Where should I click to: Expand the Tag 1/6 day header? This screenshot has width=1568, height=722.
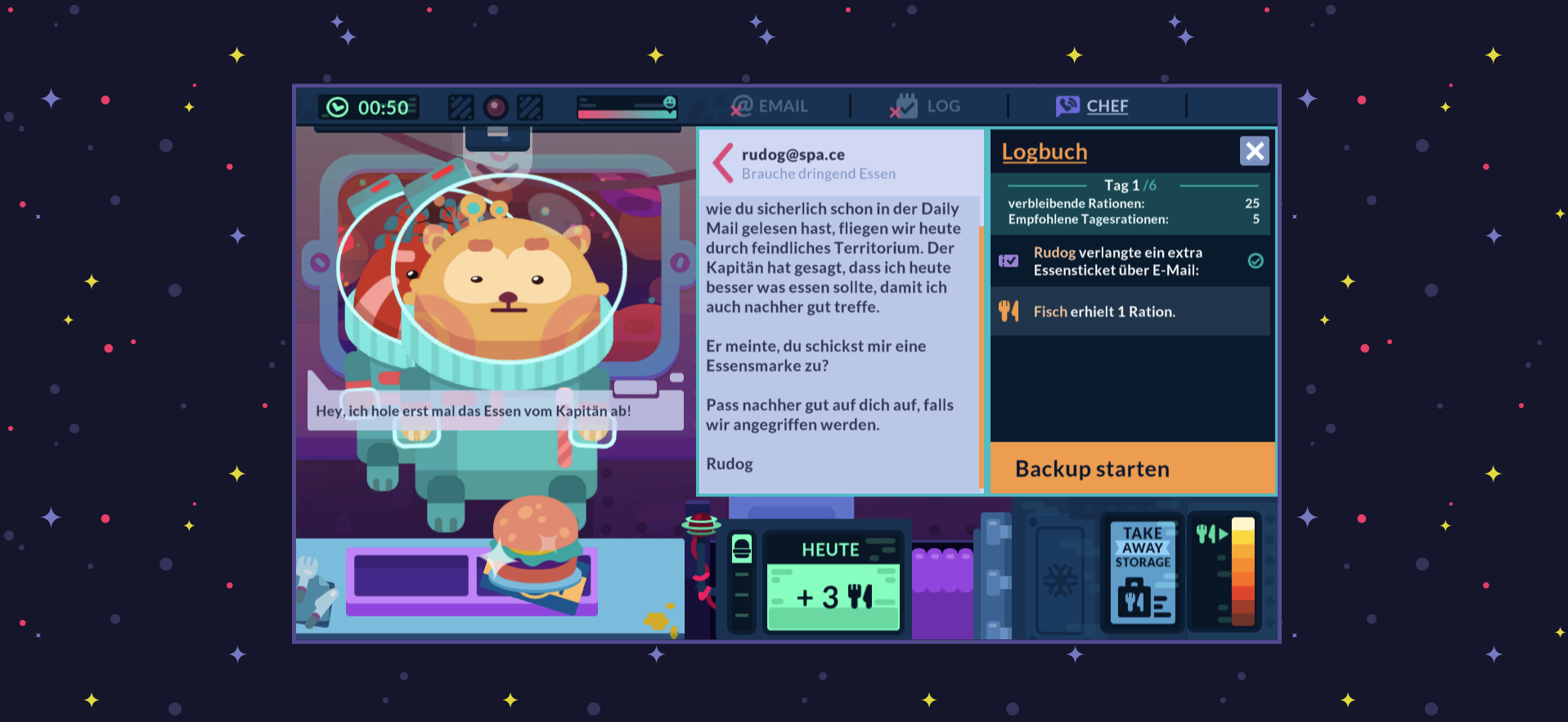pos(1130,185)
